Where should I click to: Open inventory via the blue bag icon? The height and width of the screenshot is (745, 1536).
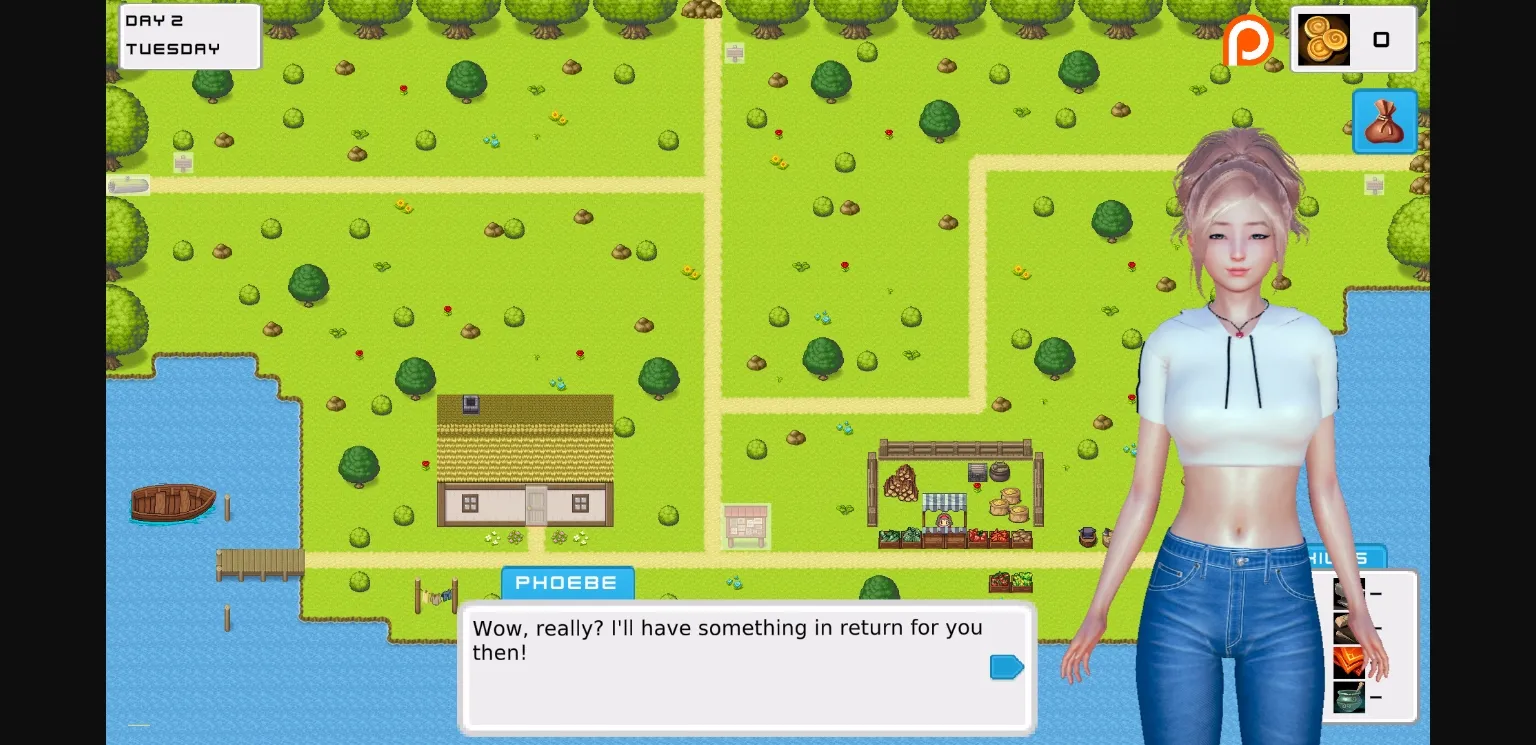click(x=1384, y=122)
